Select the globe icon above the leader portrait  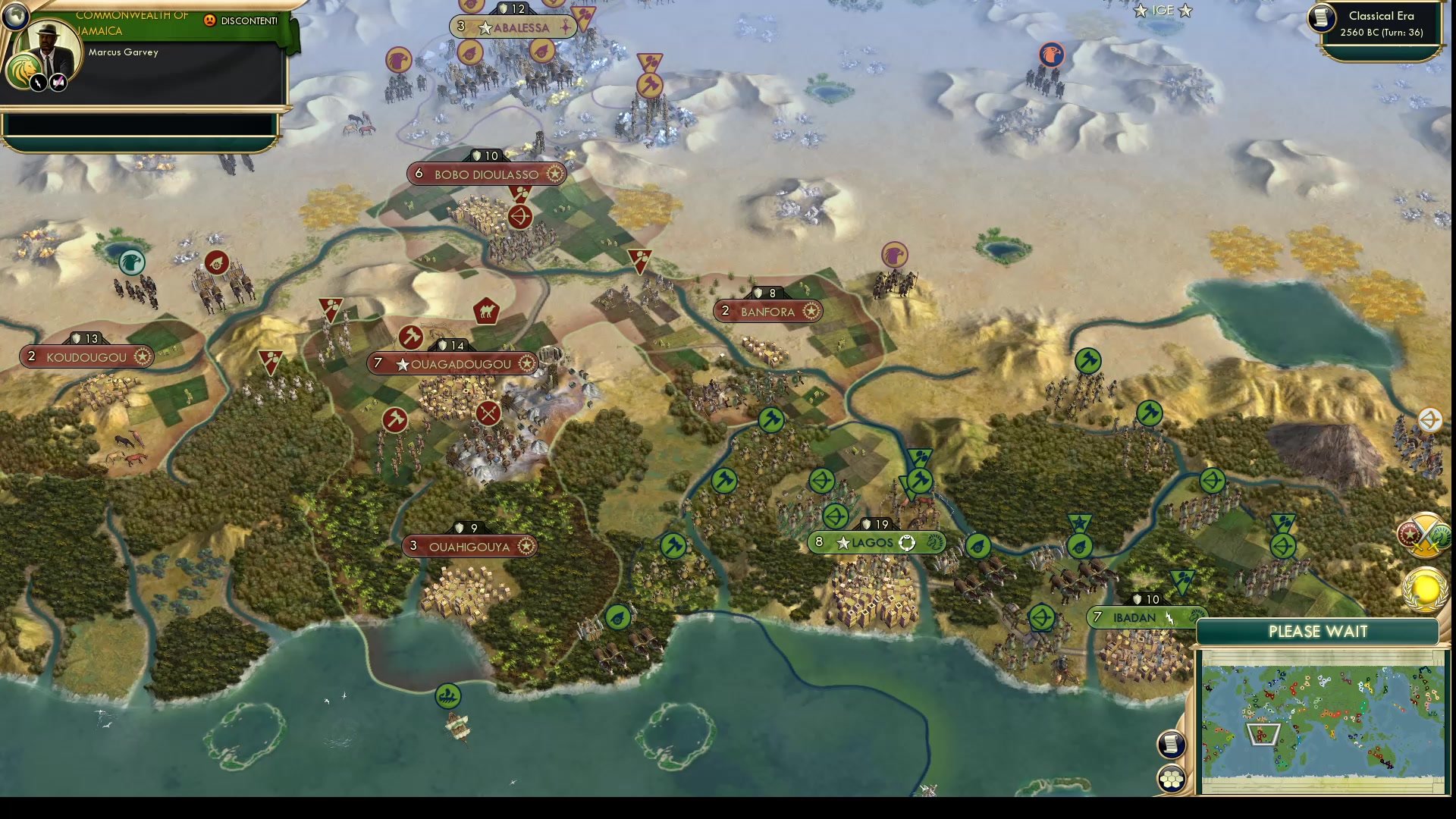point(15,17)
